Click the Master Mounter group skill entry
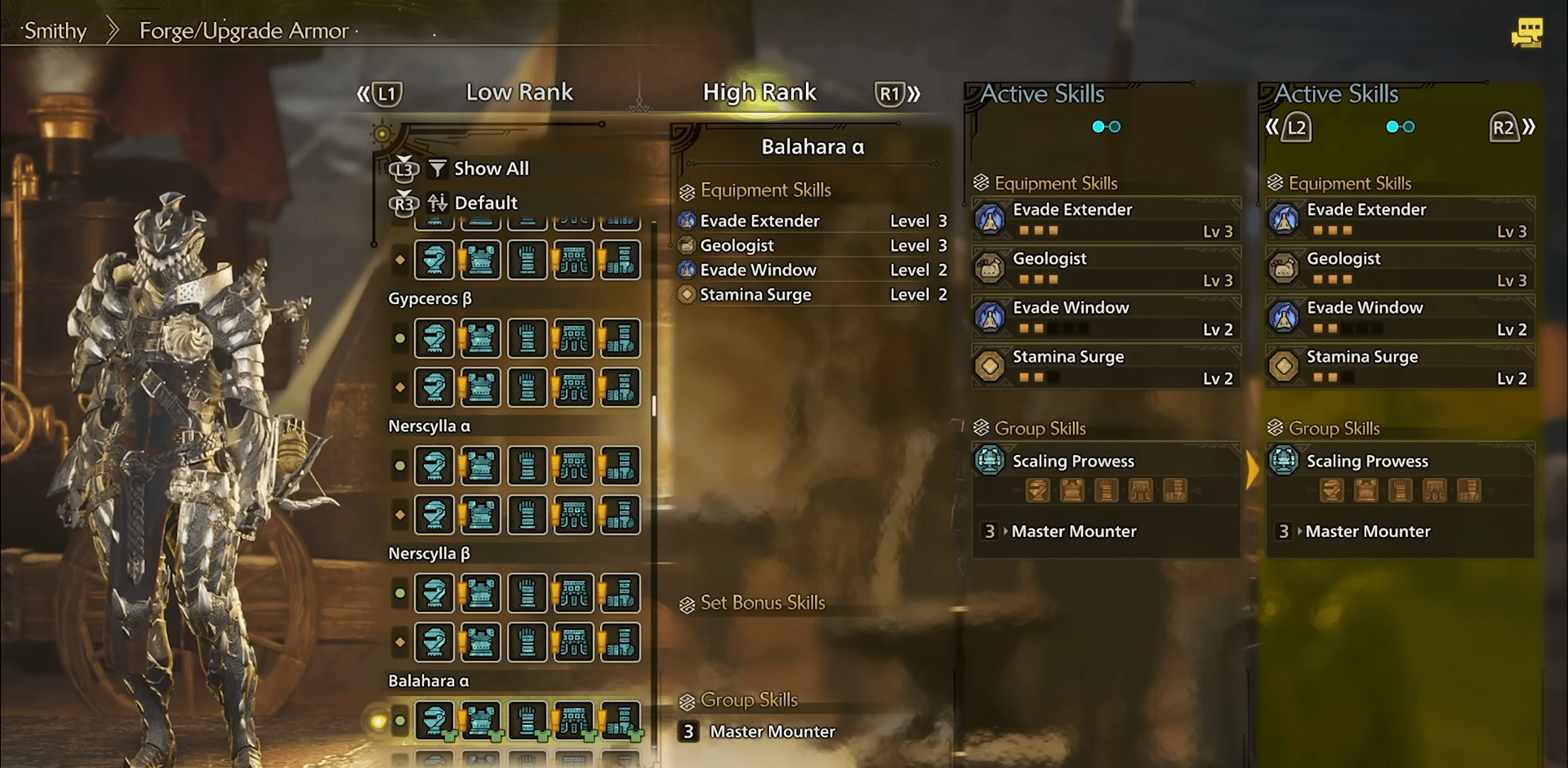Image resolution: width=1568 pixels, height=768 pixels. click(x=1074, y=531)
